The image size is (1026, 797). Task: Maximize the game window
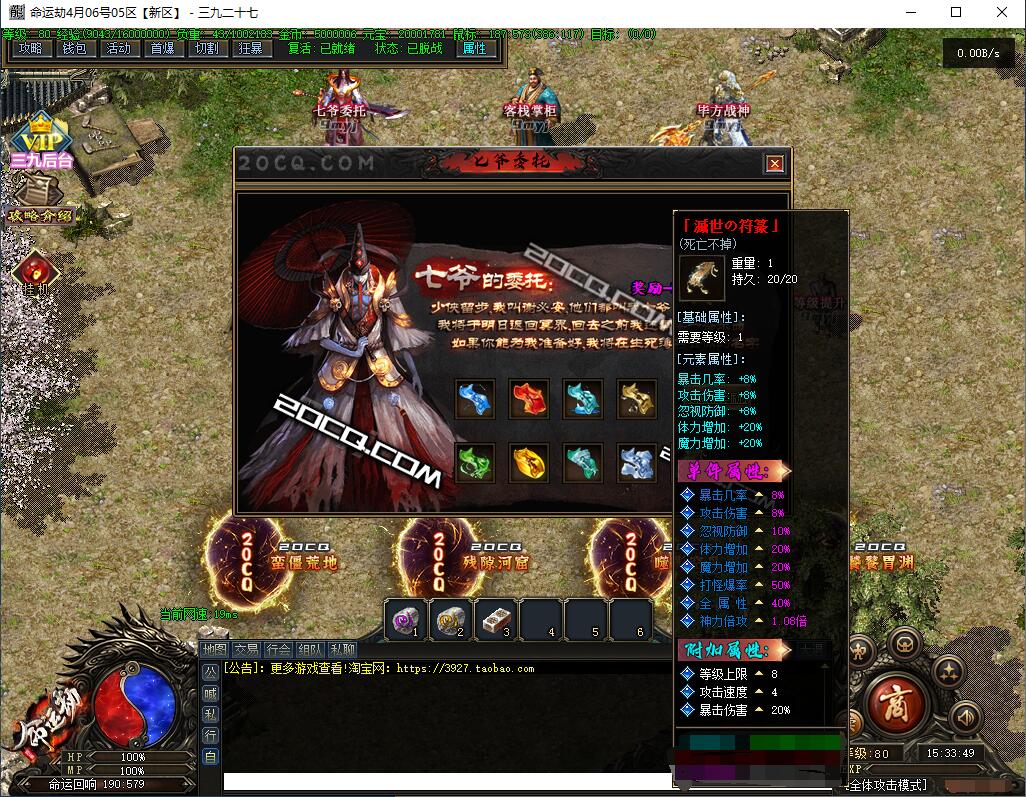click(956, 13)
